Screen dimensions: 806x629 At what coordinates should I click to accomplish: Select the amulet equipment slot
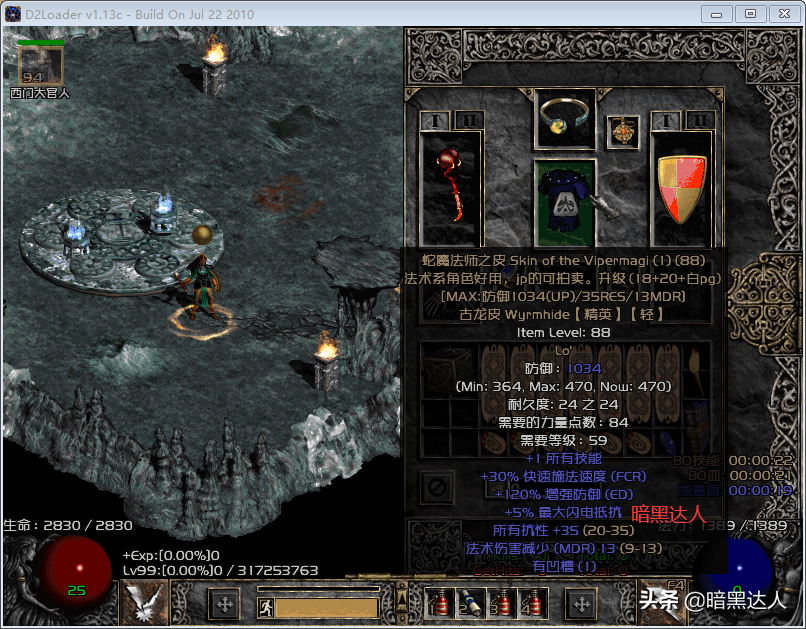click(x=622, y=131)
